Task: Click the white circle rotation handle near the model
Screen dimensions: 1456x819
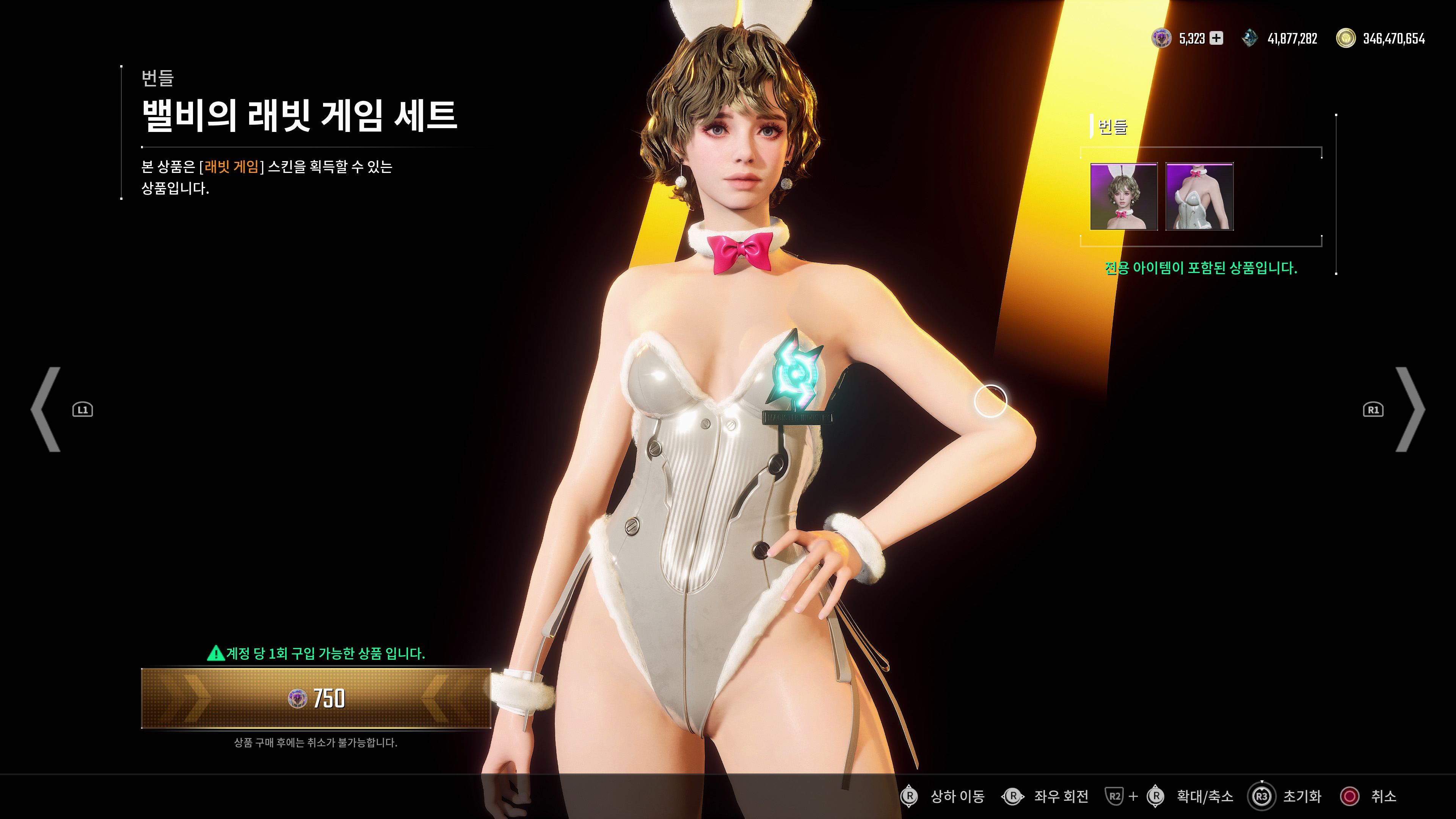Action: [x=990, y=400]
